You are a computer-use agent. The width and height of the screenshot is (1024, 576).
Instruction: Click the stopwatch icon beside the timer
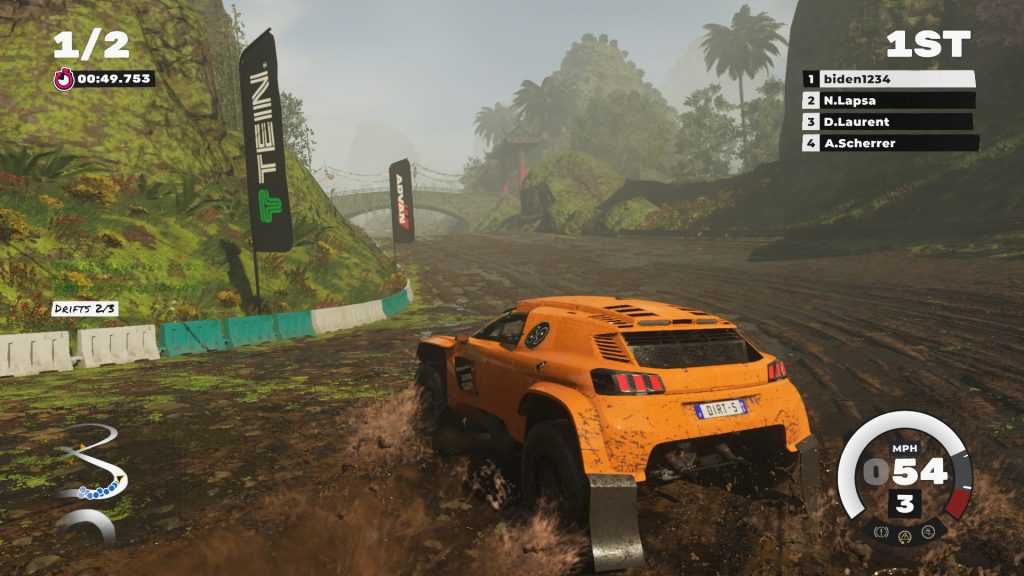coord(64,79)
